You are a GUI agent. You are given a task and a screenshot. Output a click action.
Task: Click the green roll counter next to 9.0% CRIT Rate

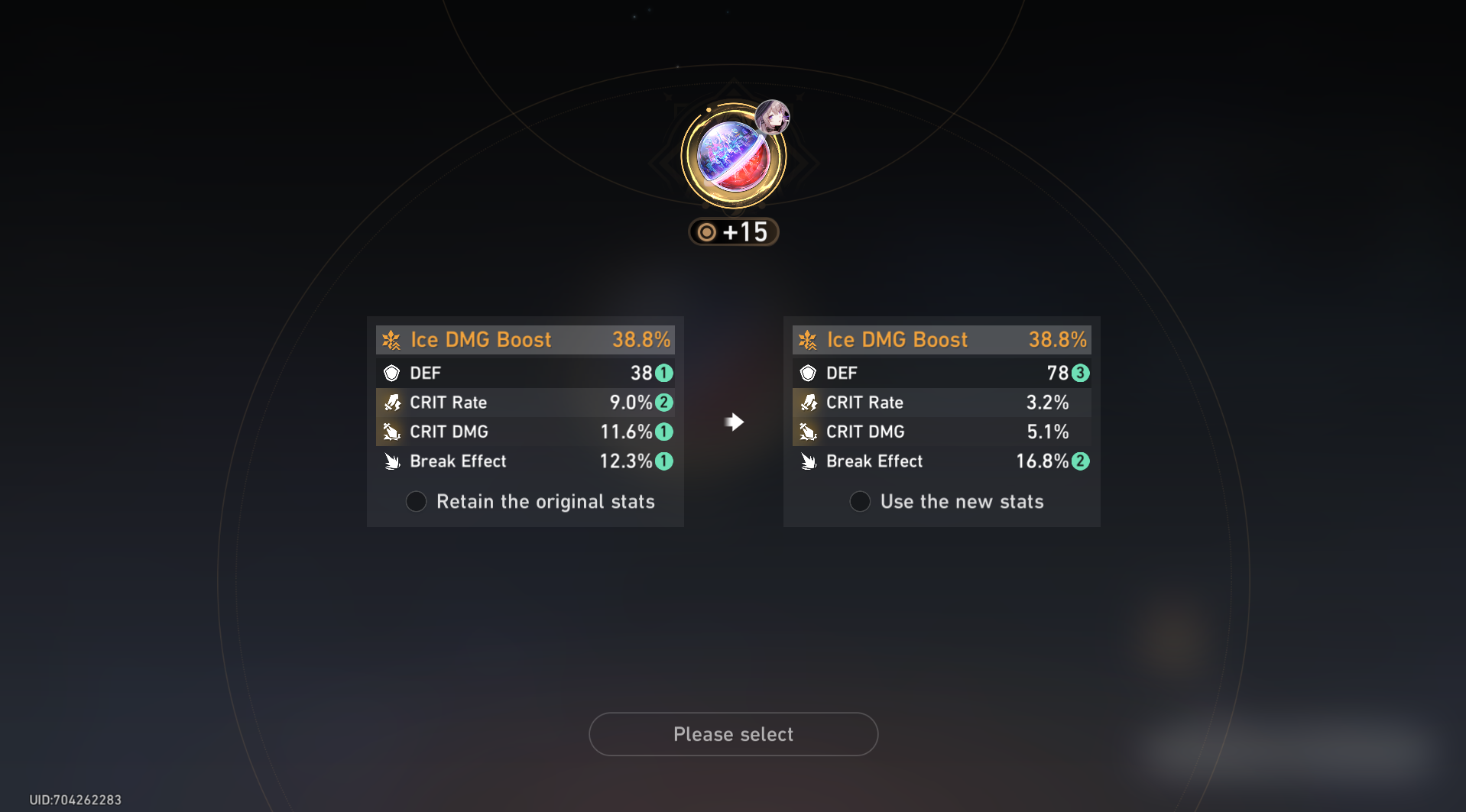click(663, 402)
